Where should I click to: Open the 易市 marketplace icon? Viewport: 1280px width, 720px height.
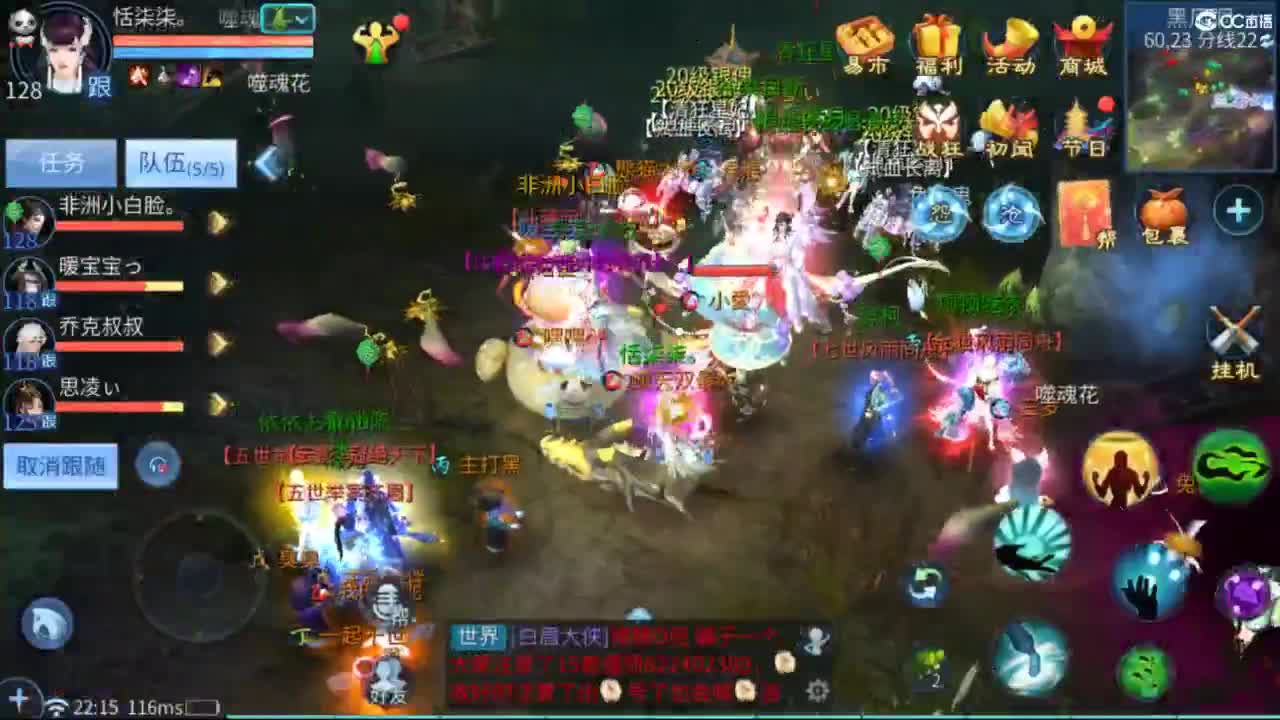tap(866, 42)
